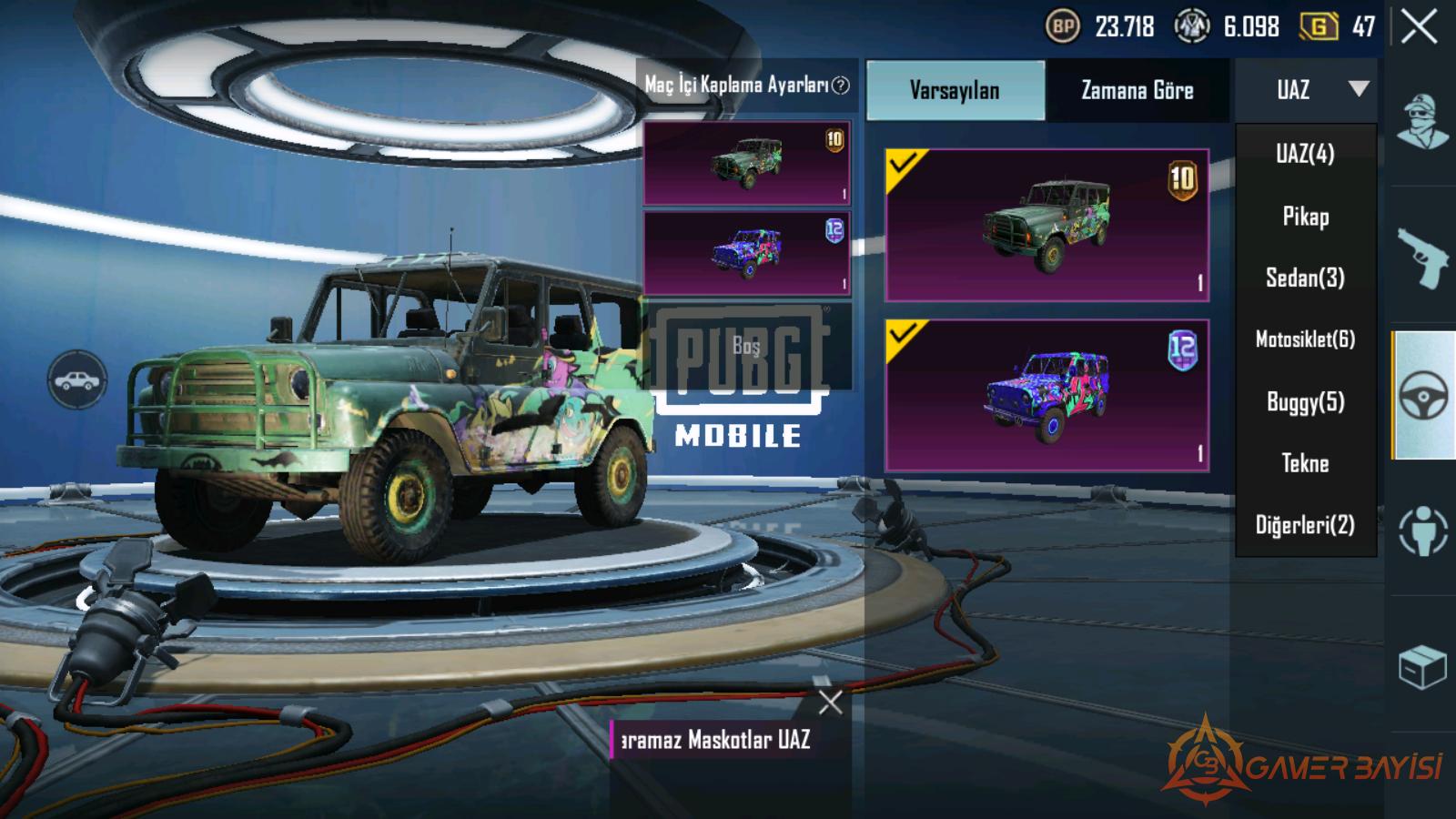Toggle the UAZ vehicle type dropdown
Image resolution: width=1456 pixels, height=819 pixels.
[1306, 89]
